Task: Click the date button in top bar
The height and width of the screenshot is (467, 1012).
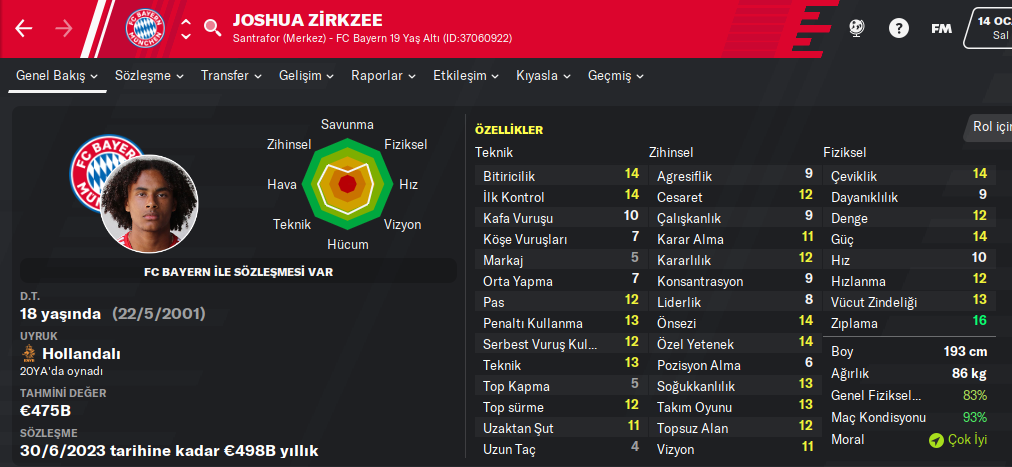Action: pos(988,28)
